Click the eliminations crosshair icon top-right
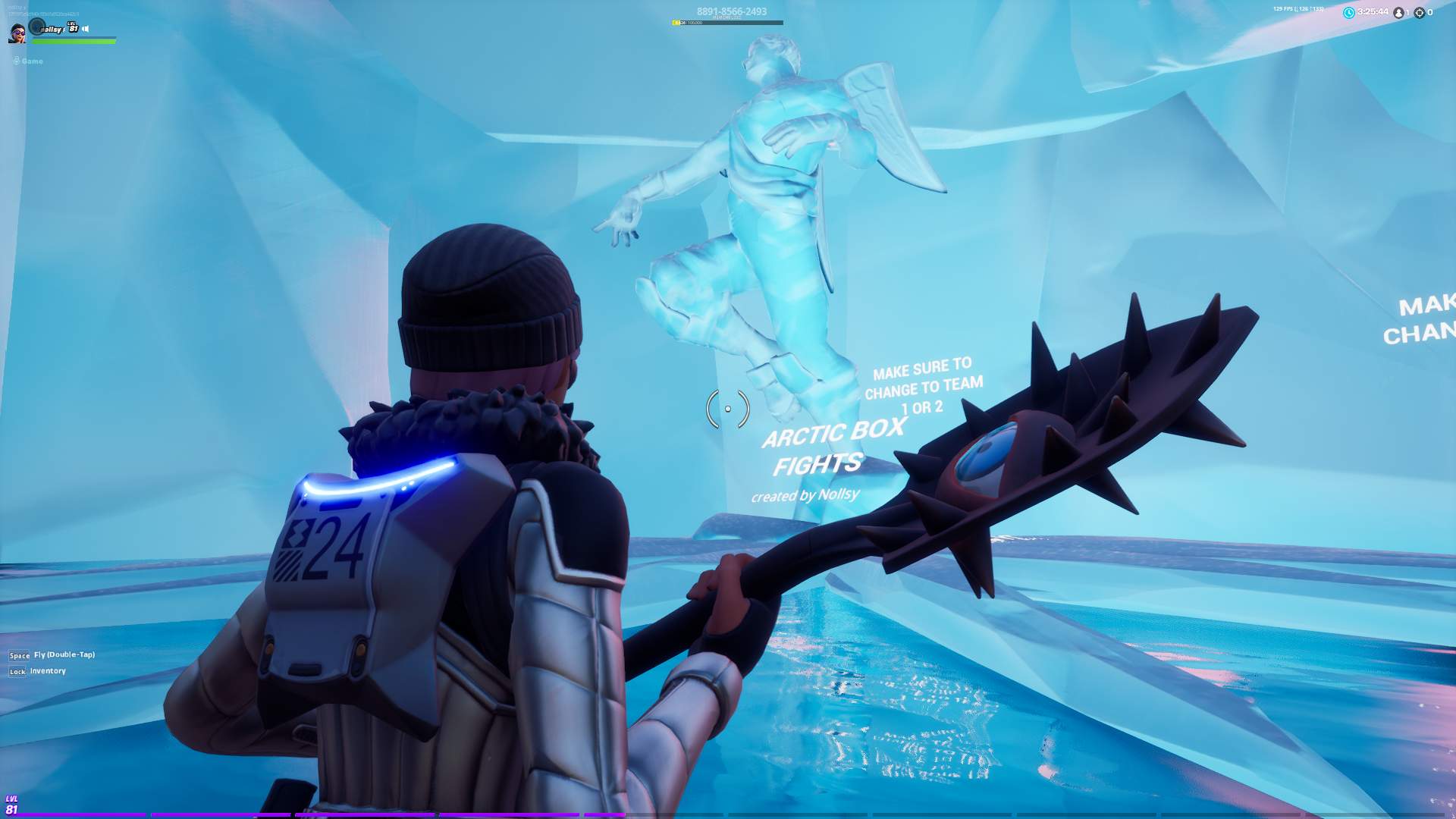Screen dimensions: 1456x819 1420,13
